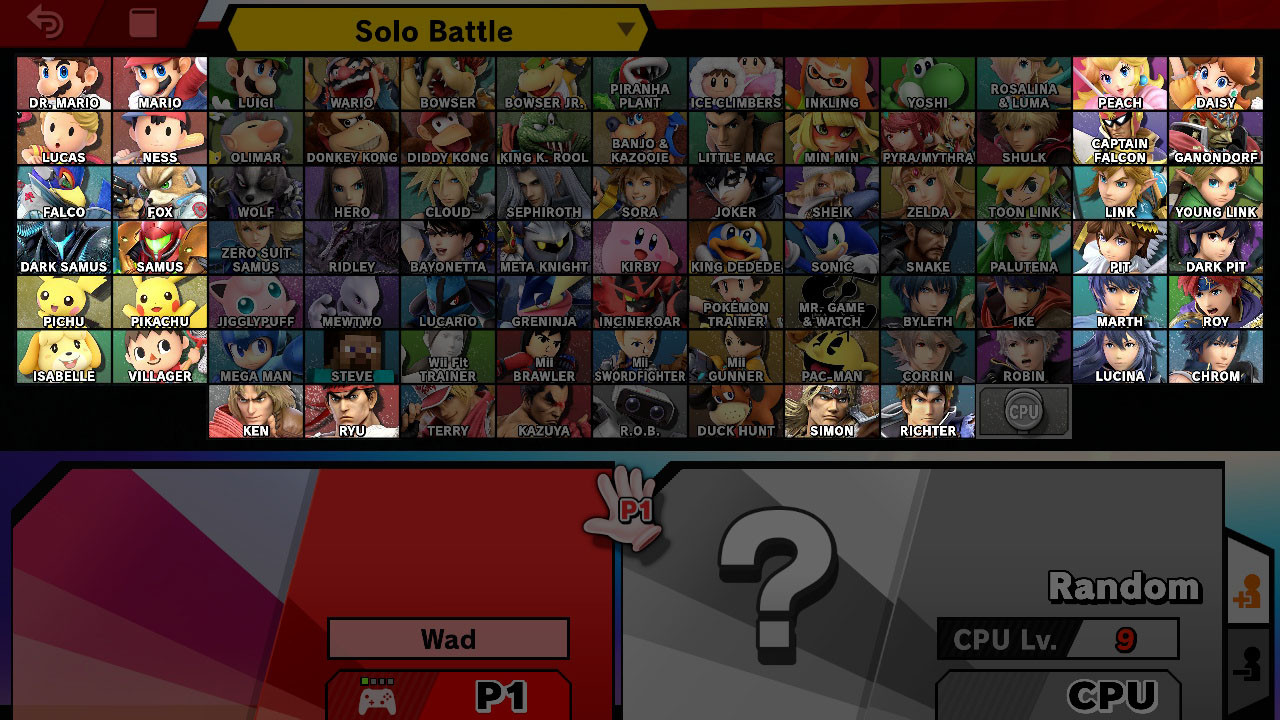
Task: Switch the CPU slot to Random
Action: coord(1123,588)
